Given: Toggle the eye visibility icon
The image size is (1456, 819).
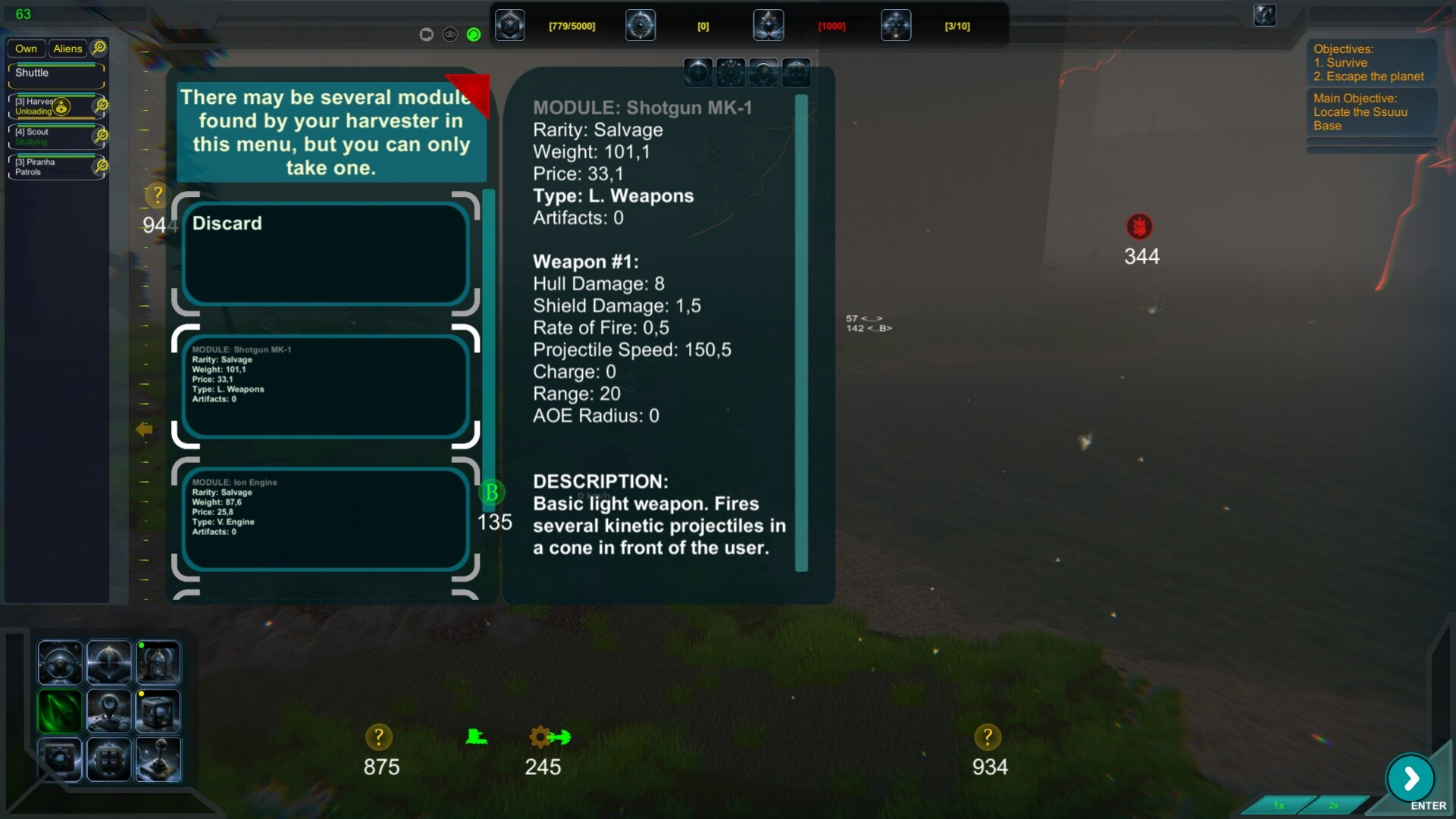Looking at the screenshot, I should click(450, 34).
